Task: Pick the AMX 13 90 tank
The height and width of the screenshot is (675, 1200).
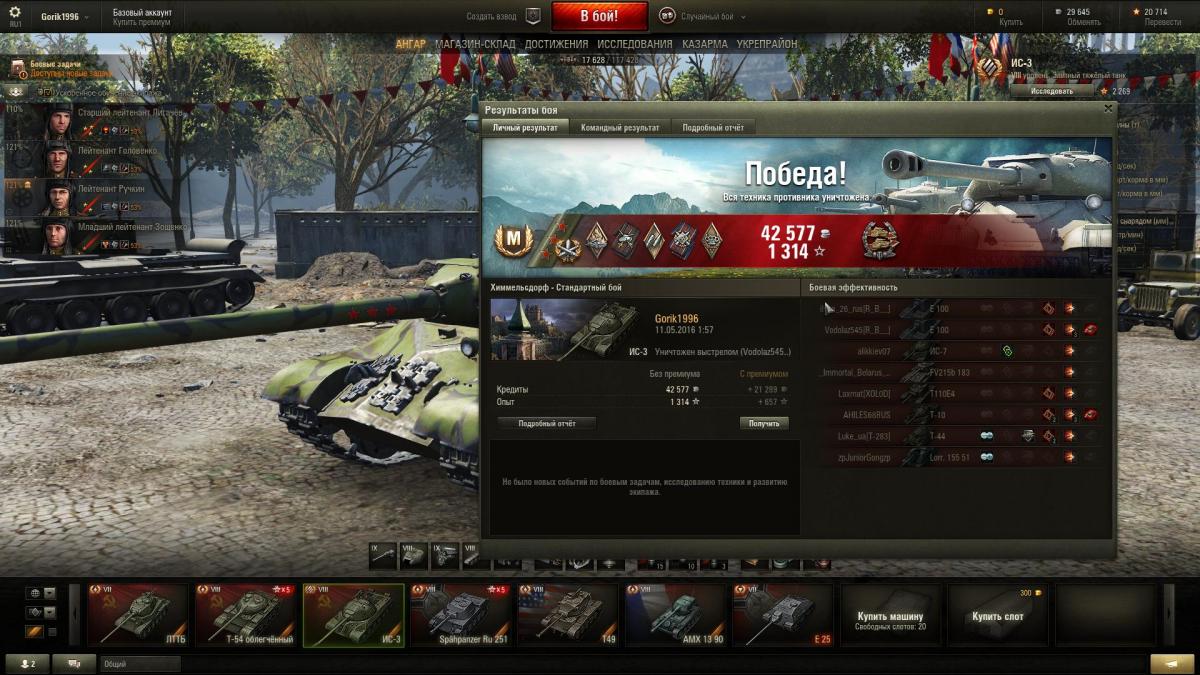Action: tap(677, 615)
